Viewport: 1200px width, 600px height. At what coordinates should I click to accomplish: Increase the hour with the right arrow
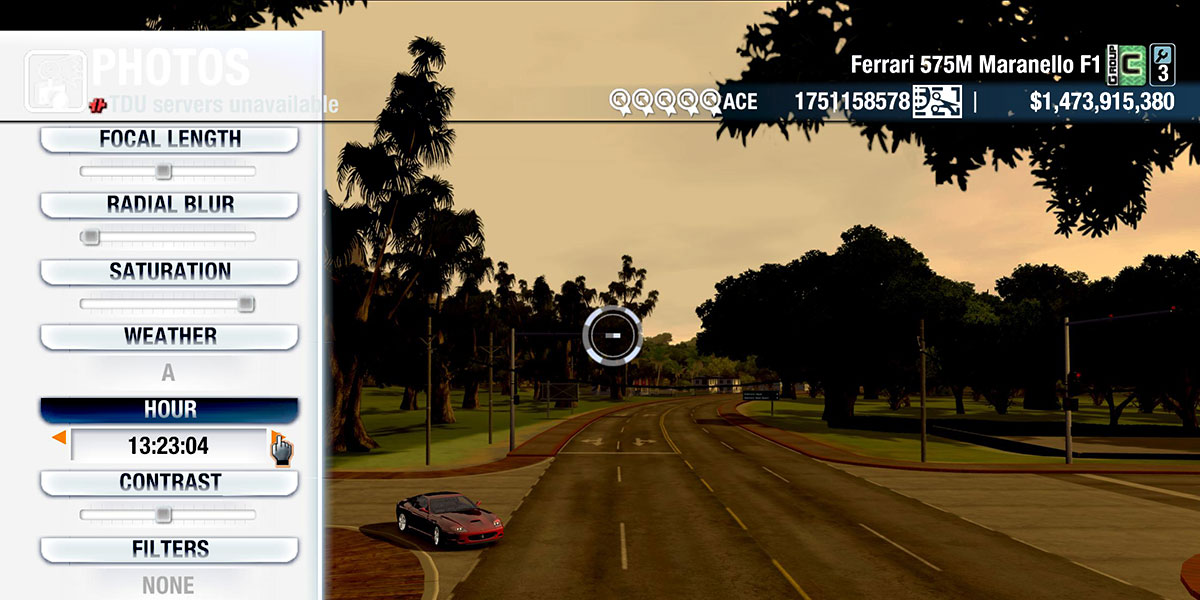click(x=276, y=438)
